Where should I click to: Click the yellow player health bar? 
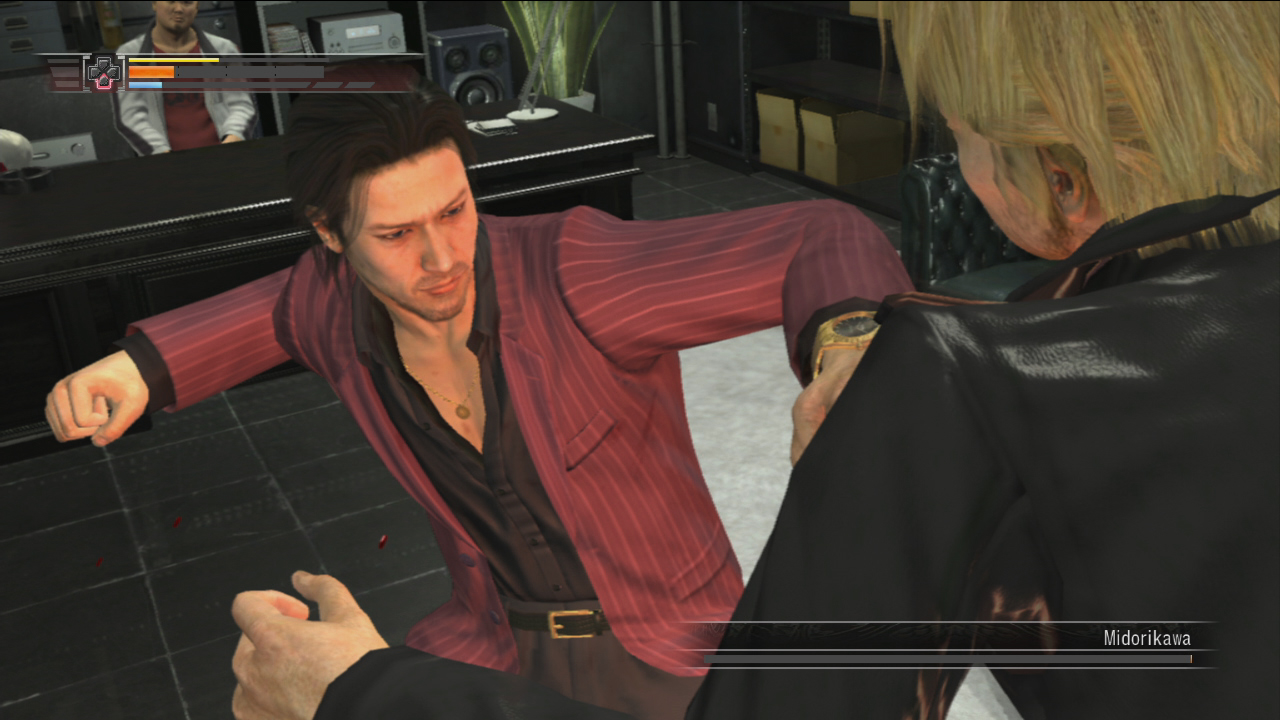(x=173, y=60)
